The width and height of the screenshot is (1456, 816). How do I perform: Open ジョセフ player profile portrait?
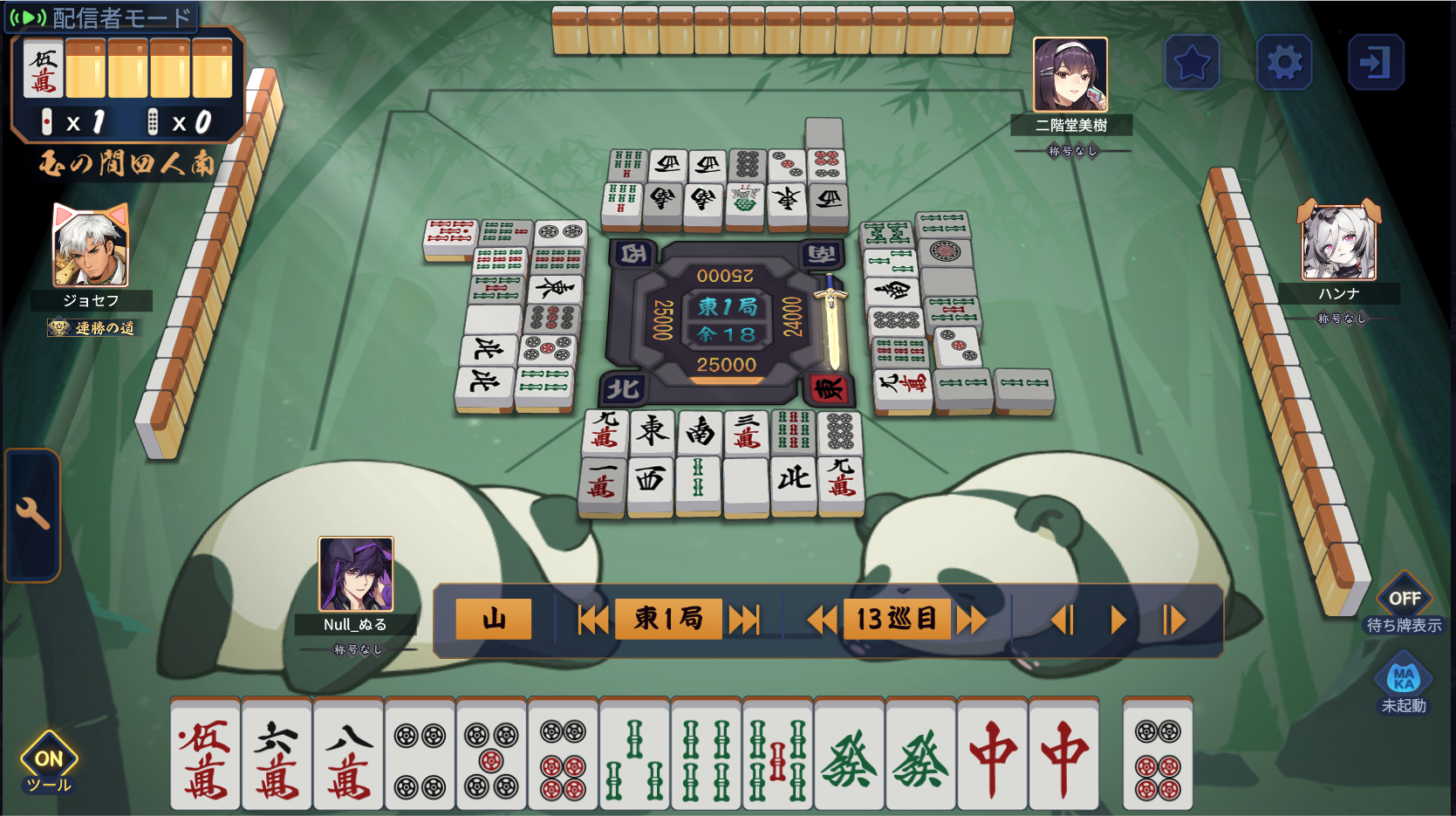(91, 248)
